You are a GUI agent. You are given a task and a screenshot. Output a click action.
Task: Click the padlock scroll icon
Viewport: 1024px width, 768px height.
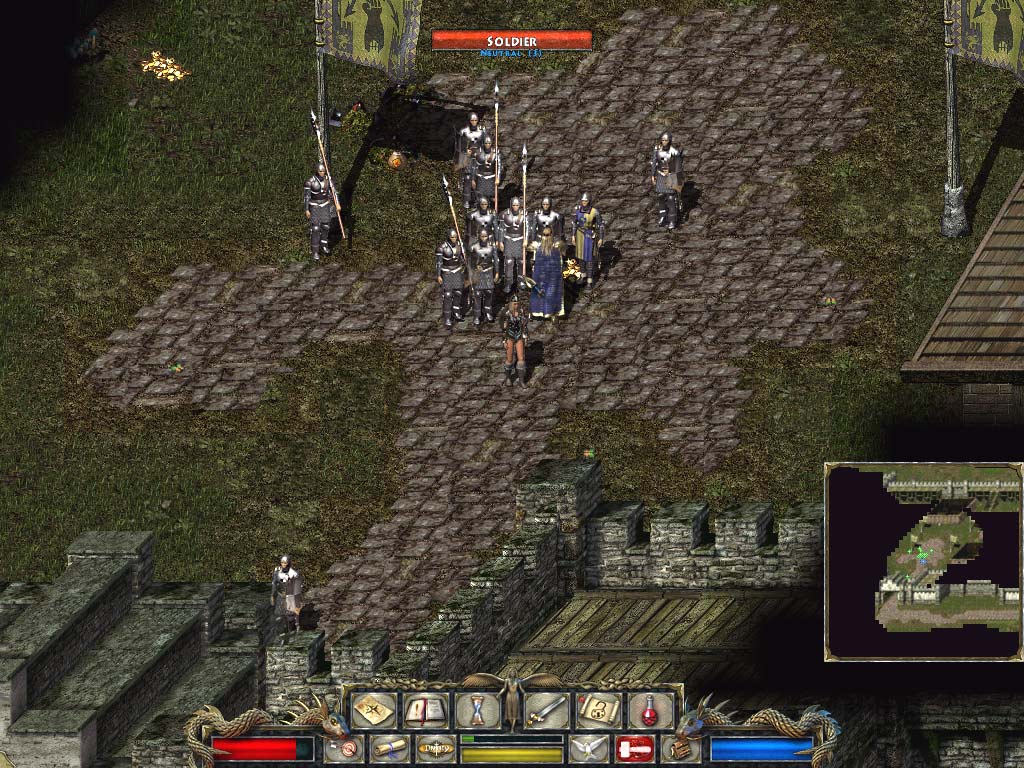pos(598,711)
